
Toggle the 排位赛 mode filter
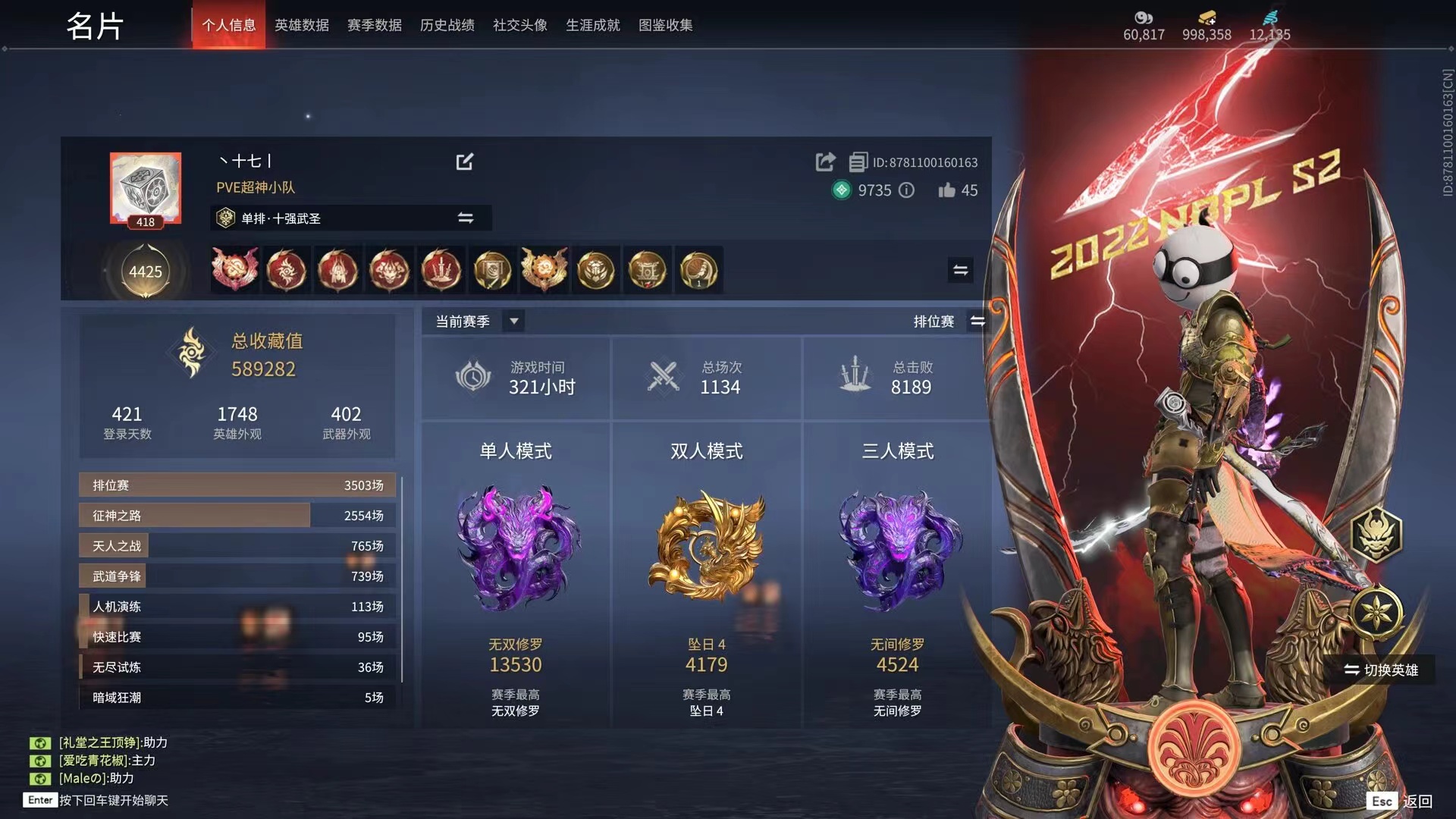[x=977, y=322]
